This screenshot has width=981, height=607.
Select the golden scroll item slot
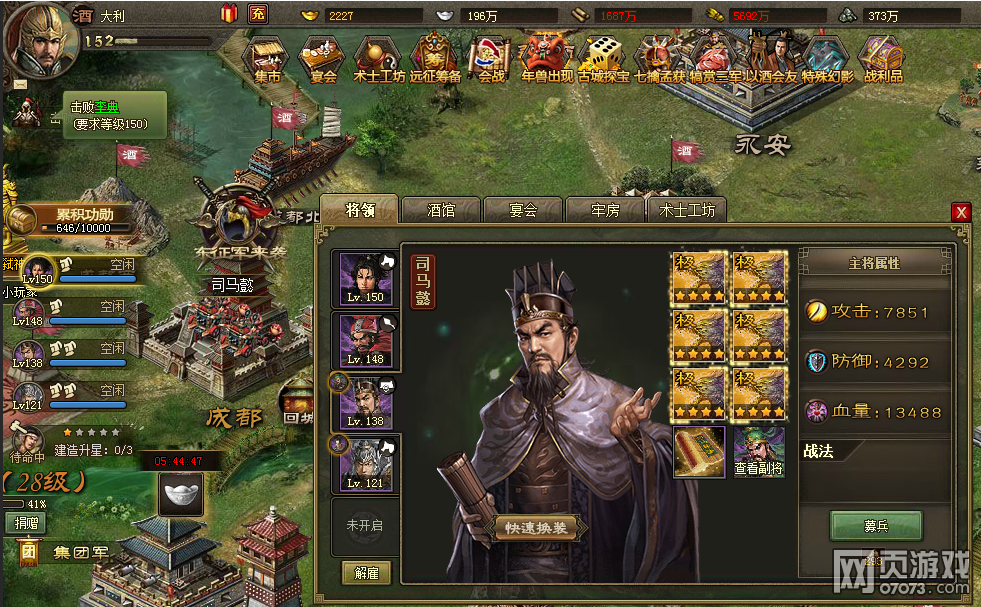698,452
